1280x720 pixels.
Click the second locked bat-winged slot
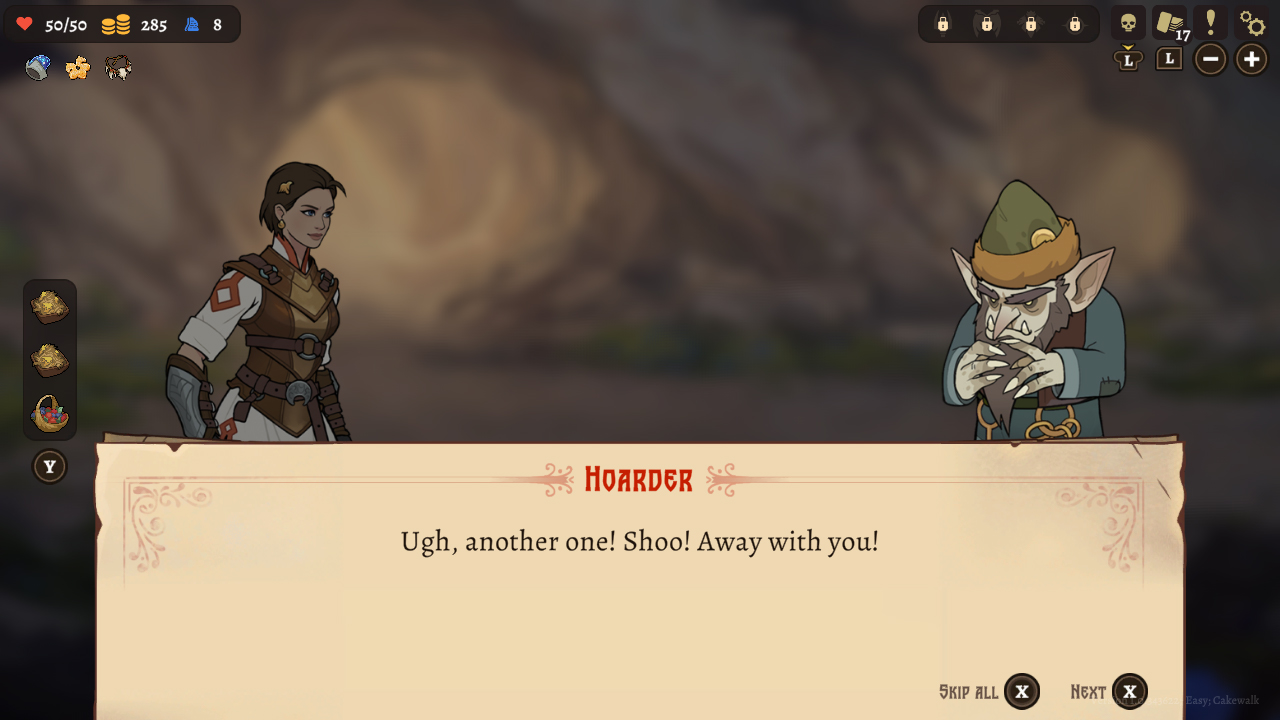coord(987,22)
